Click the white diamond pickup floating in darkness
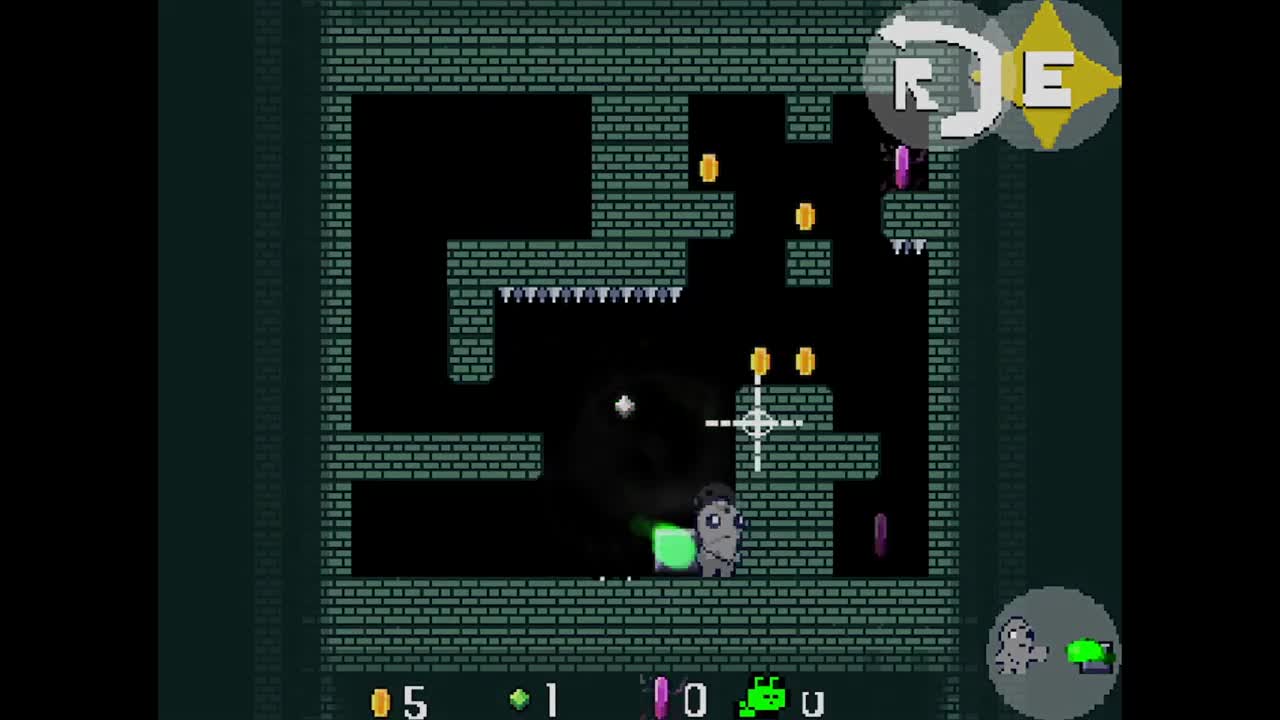The image size is (1280, 720). [624, 404]
